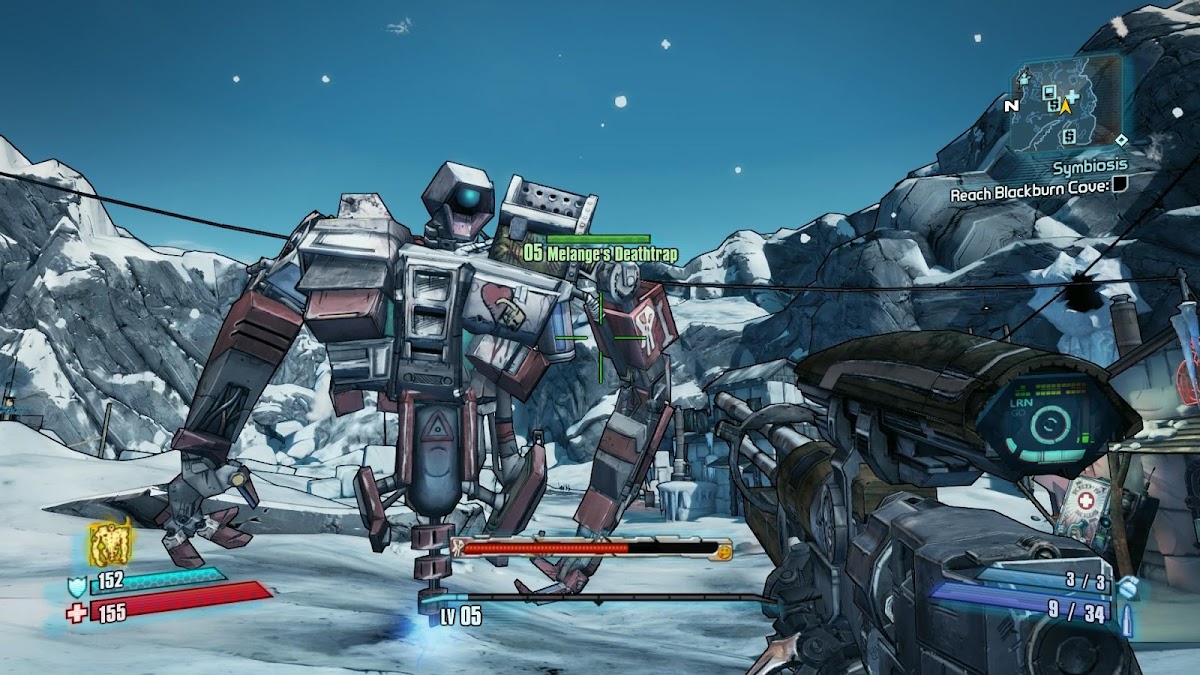
Task: Click the red cross health icon
Action: 77,612
